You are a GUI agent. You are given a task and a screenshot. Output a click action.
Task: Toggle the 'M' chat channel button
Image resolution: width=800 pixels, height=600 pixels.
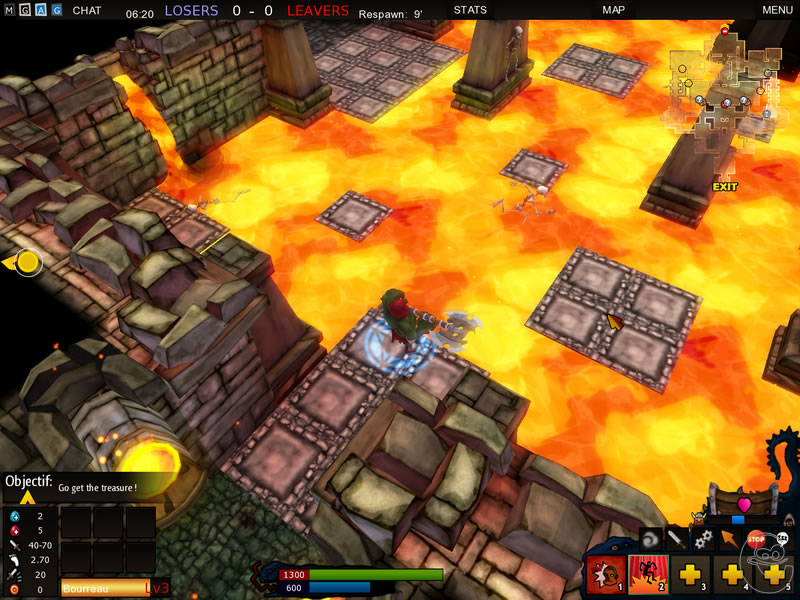pyautogui.click(x=9, y=11)
